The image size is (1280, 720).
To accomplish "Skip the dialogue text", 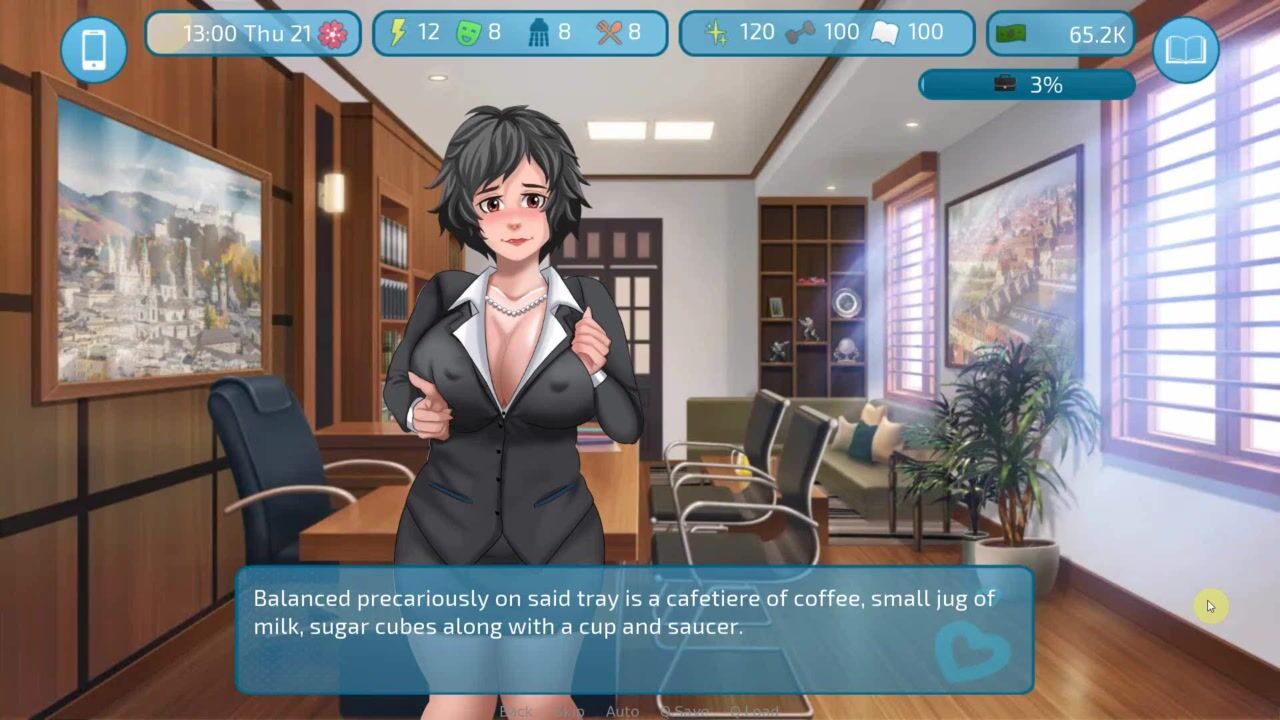I will pyautogui.click(x=568, y=711).
